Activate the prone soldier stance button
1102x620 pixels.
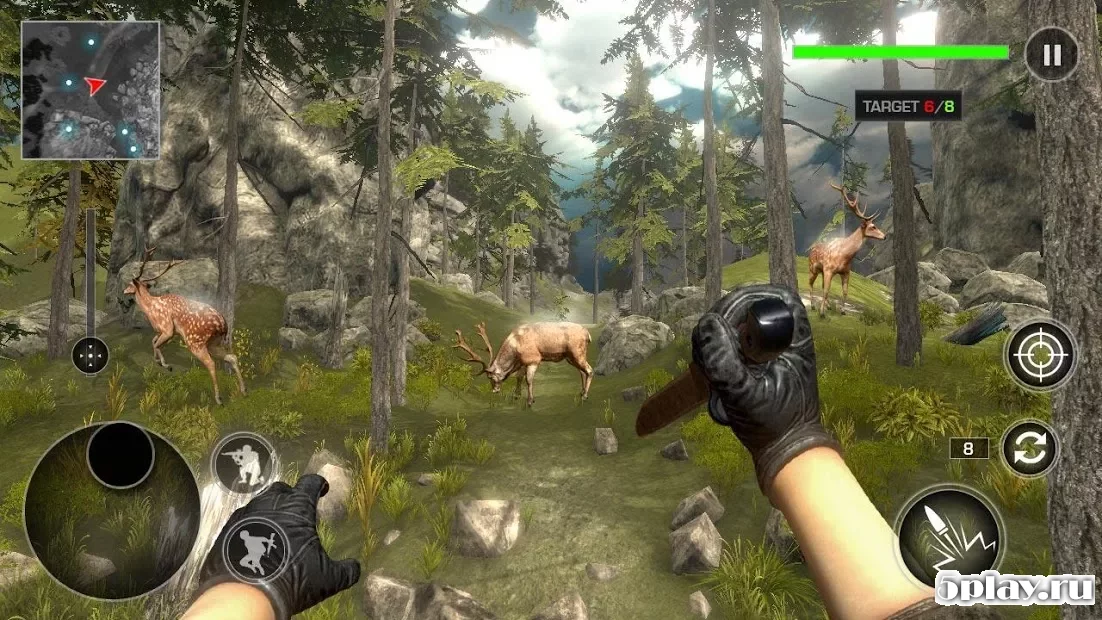click(x=255, y=549)
